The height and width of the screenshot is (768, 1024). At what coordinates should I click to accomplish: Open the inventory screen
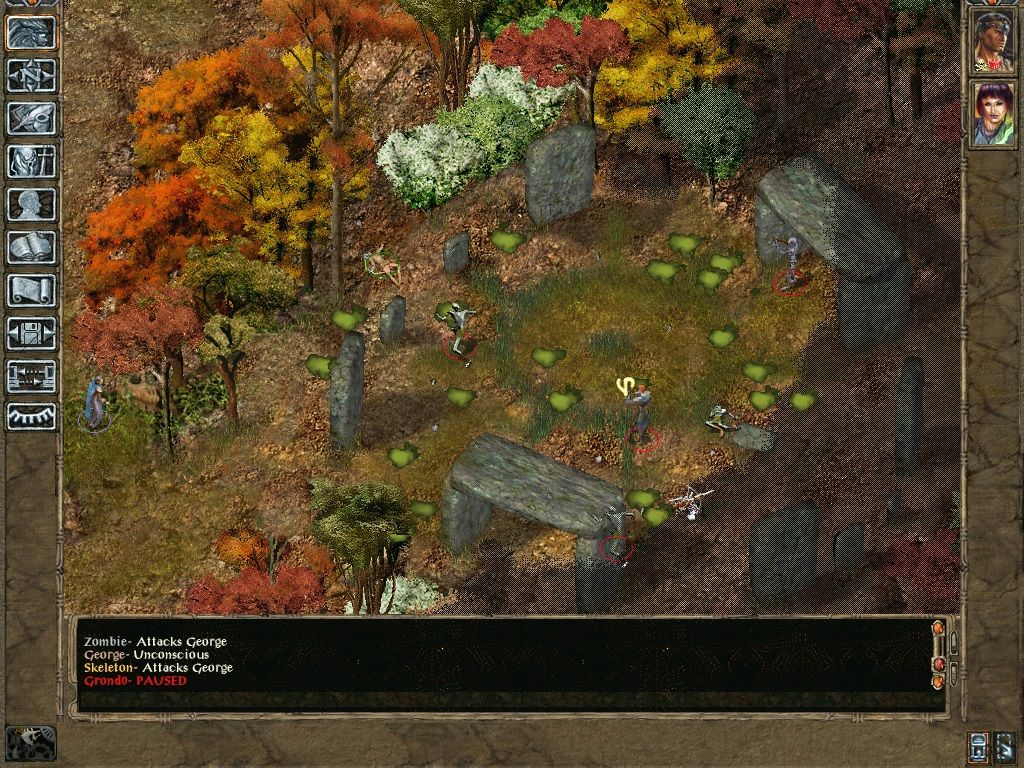[x=32, y=161]
